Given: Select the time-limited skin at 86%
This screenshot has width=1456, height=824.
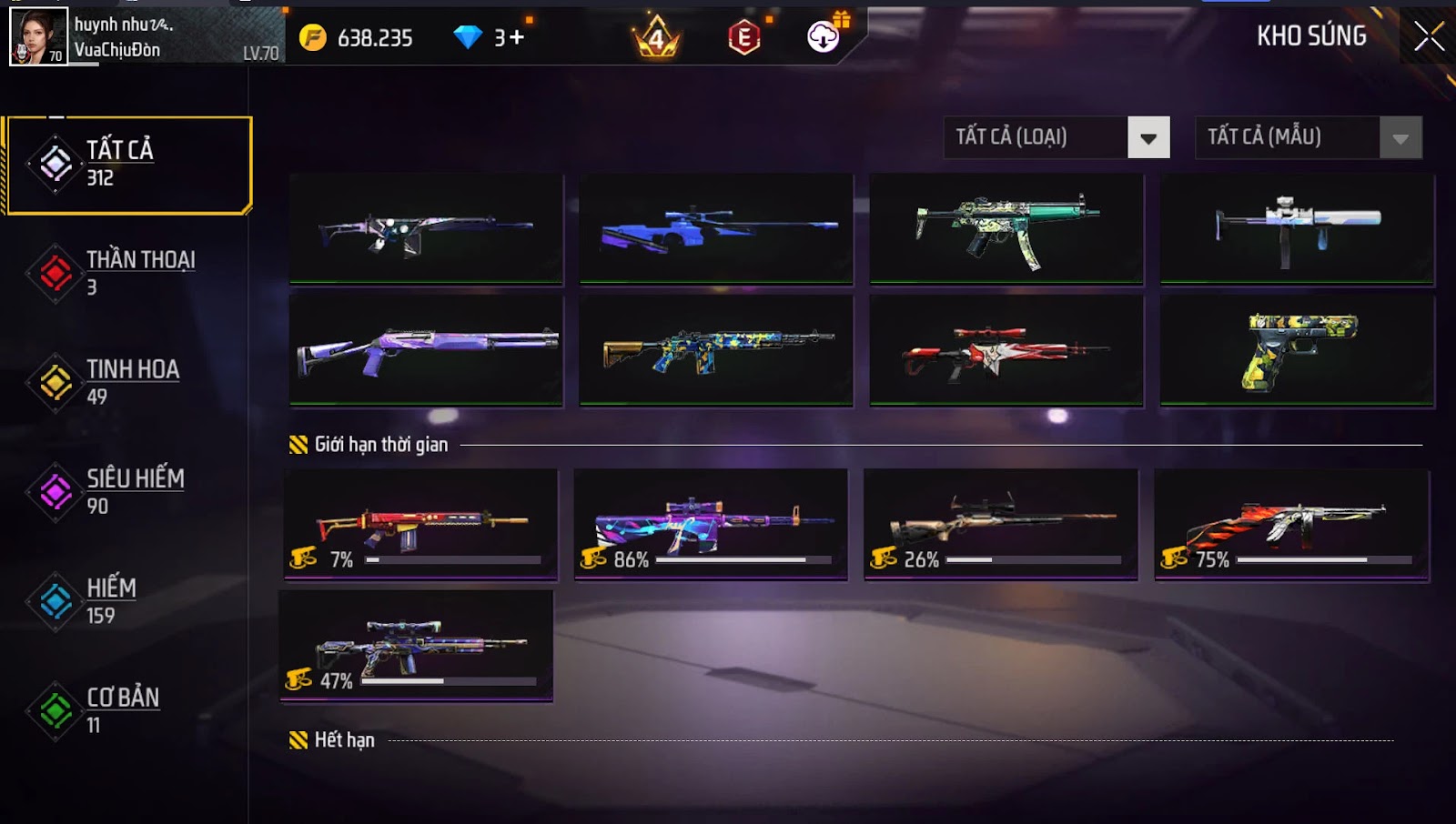Looking at the screenshot, I should (711, 524).
